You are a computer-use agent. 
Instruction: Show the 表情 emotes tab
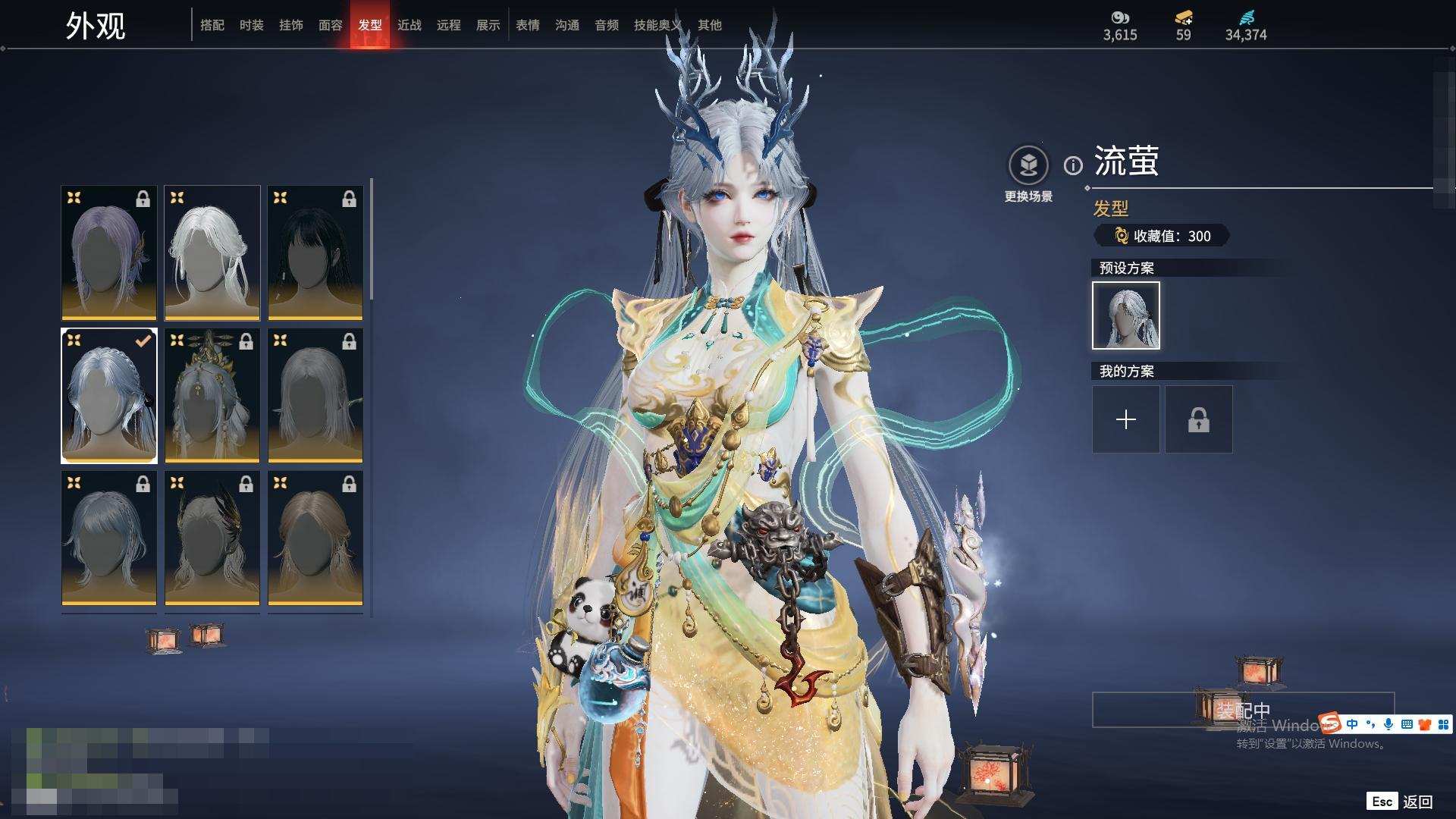(x=528, y=25)
